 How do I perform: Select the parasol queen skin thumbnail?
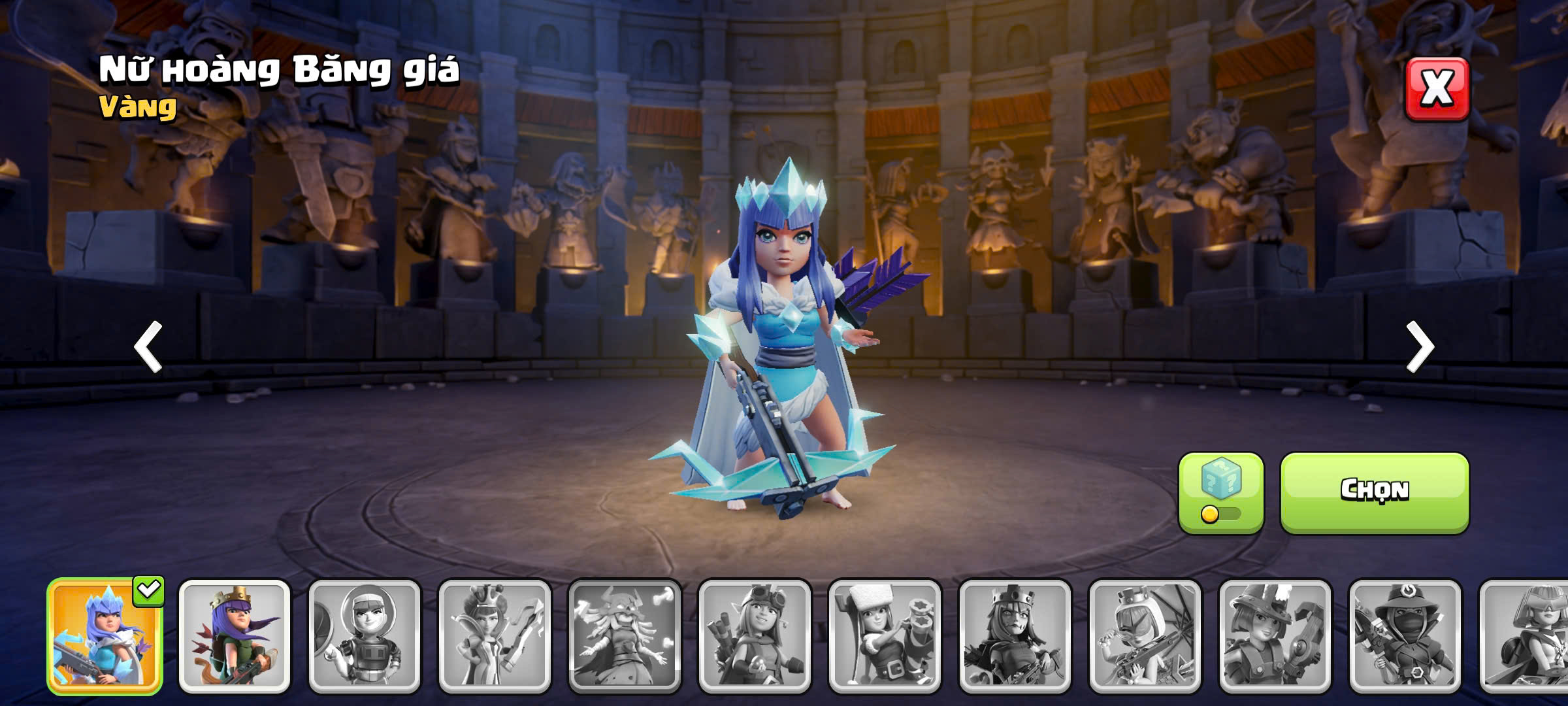(x=1145, y=636)
